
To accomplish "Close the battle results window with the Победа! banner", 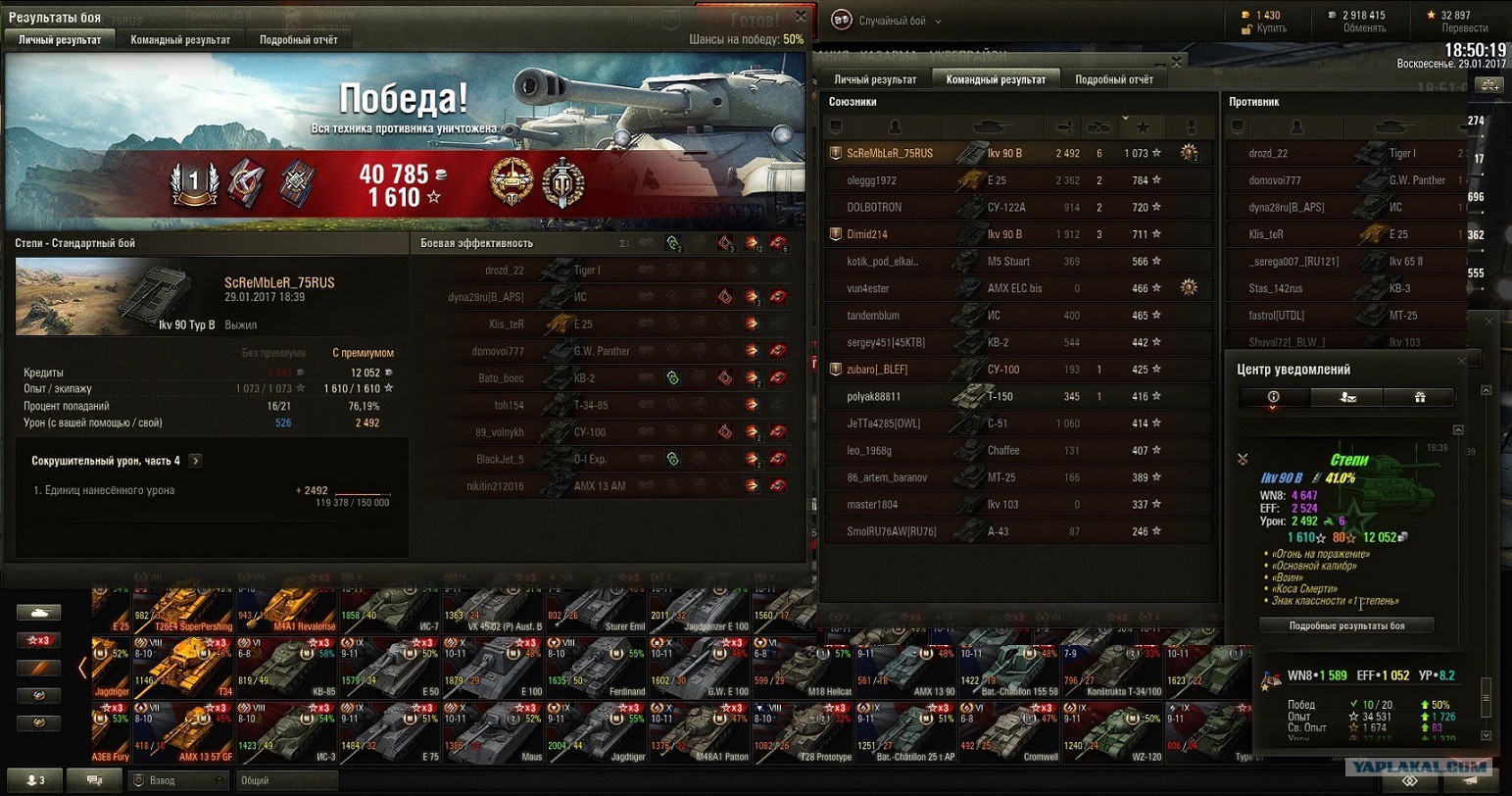I will [801, 17].
